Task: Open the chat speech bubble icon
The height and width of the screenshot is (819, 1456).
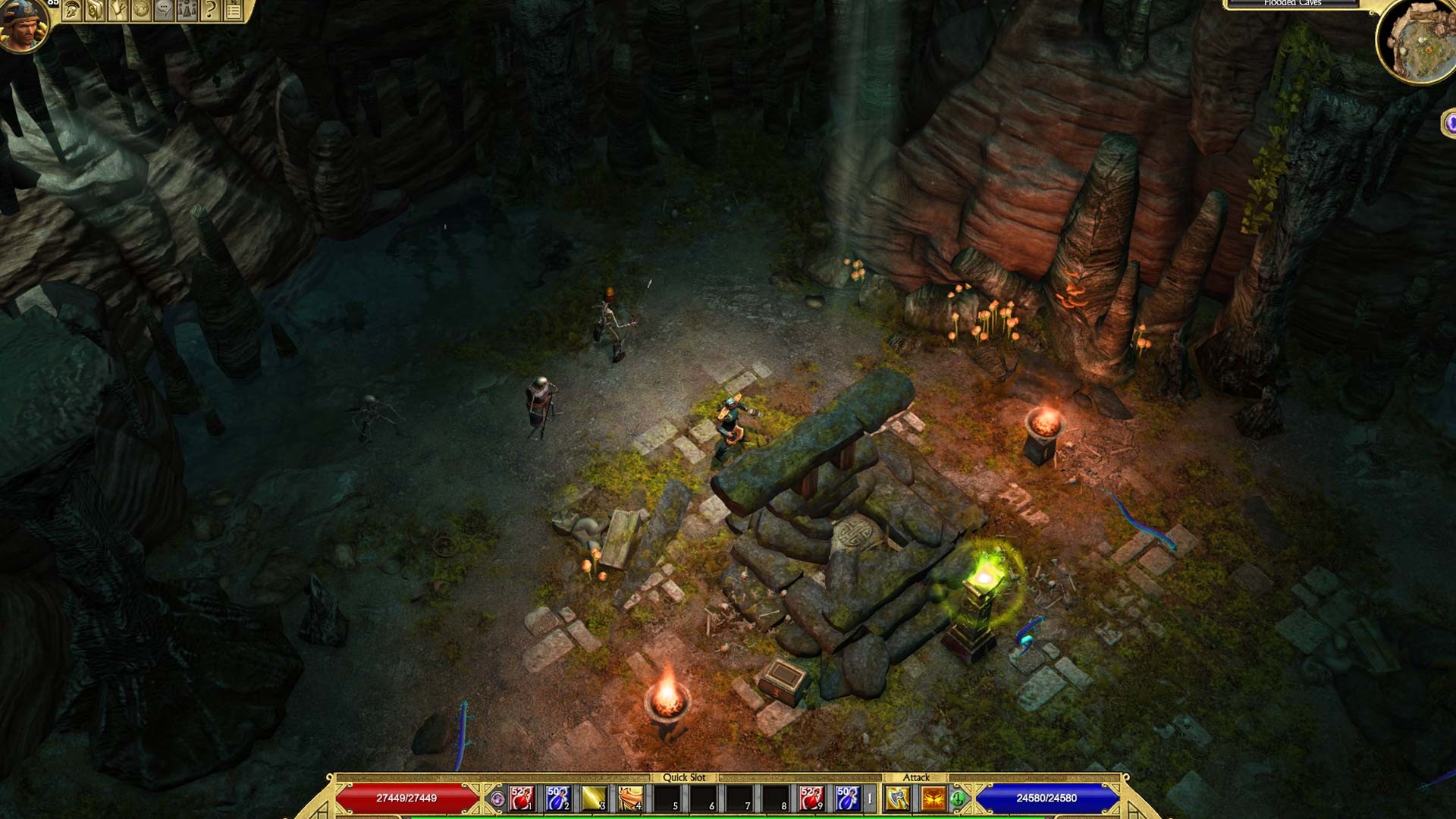Action: point(165,11)
